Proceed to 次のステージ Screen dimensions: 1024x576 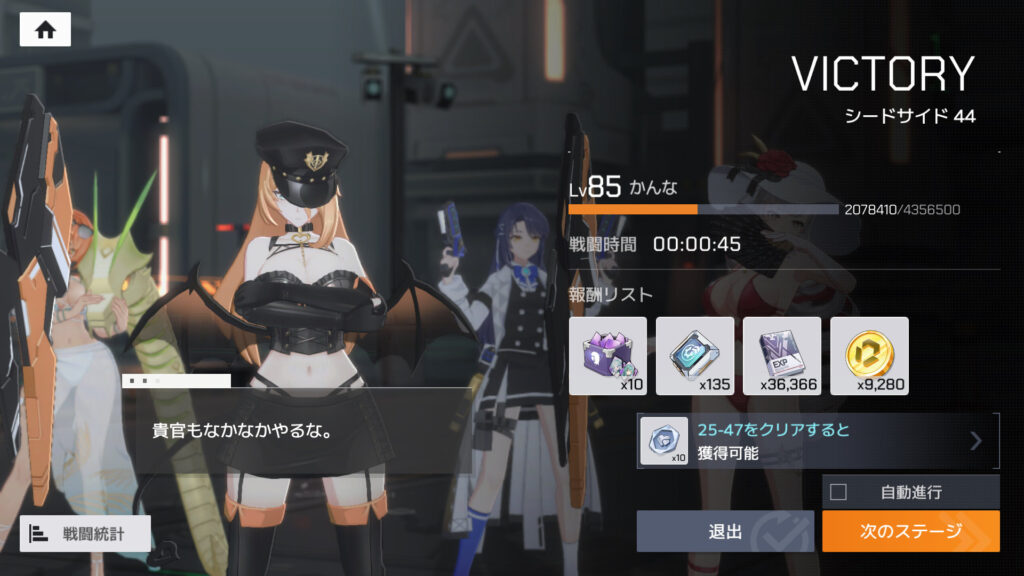click(x=910, y=531)
